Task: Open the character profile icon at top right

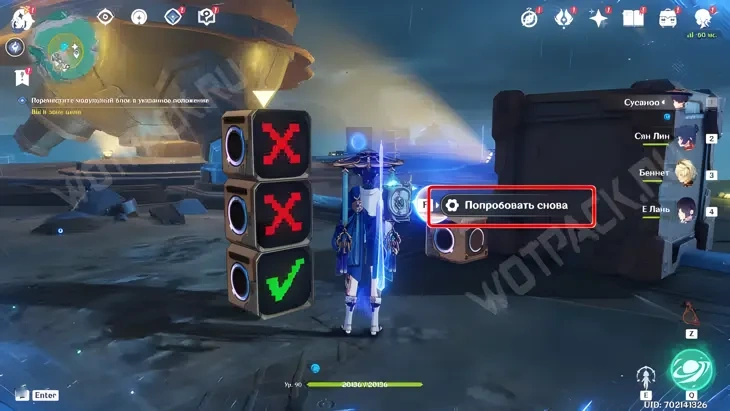Action: [x=702, y=17]
